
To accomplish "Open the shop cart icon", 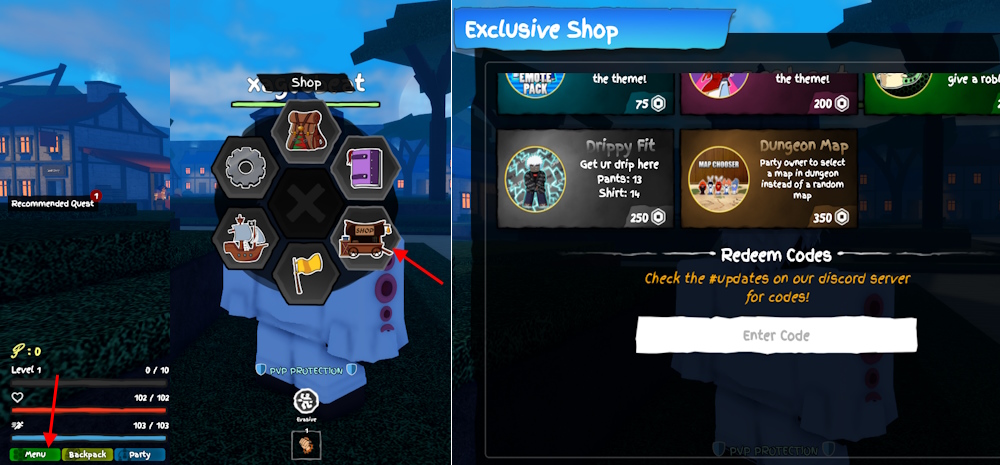I will (364, 239).
